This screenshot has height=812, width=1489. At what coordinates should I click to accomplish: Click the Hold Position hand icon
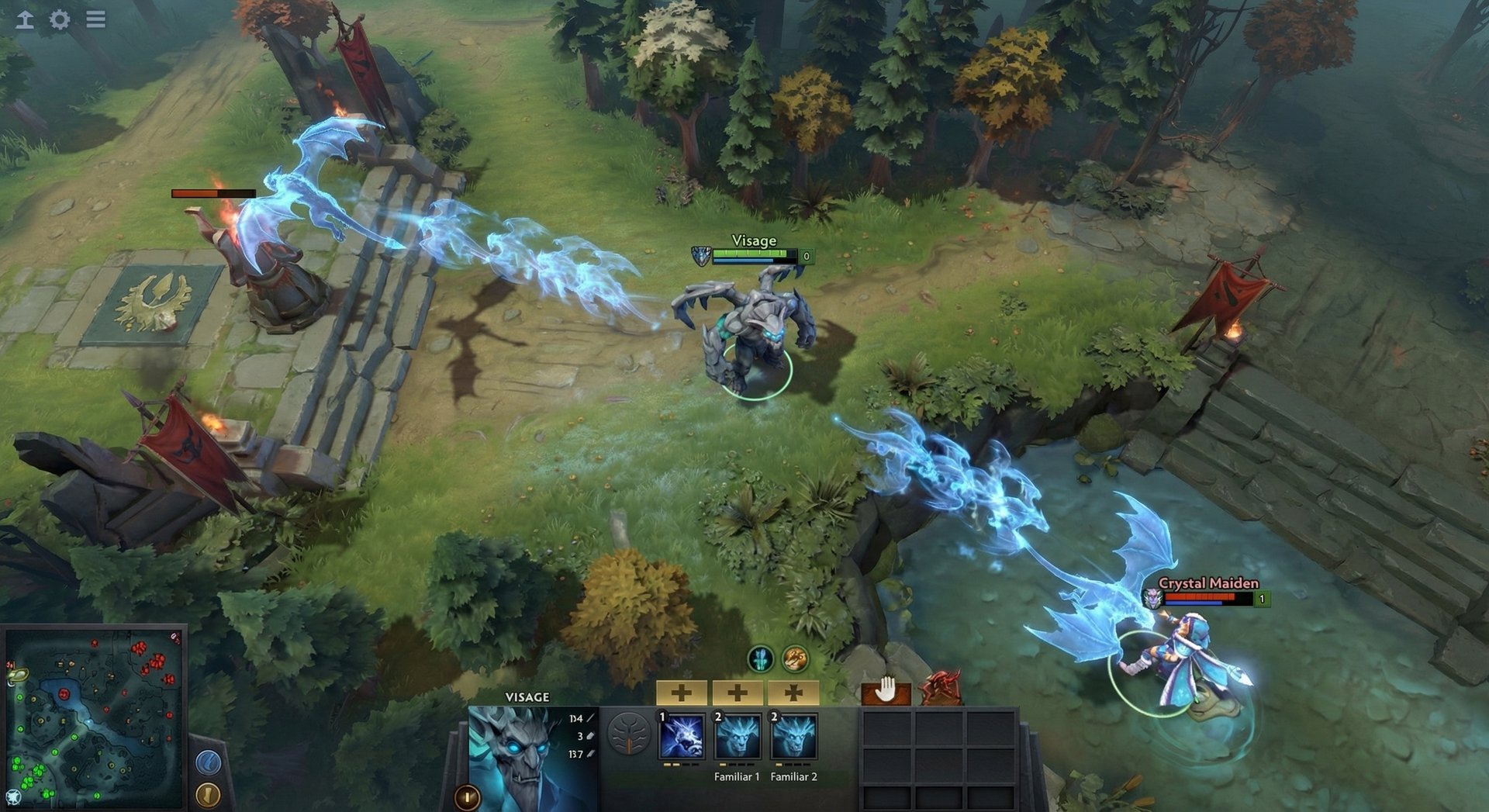[886, 690]
